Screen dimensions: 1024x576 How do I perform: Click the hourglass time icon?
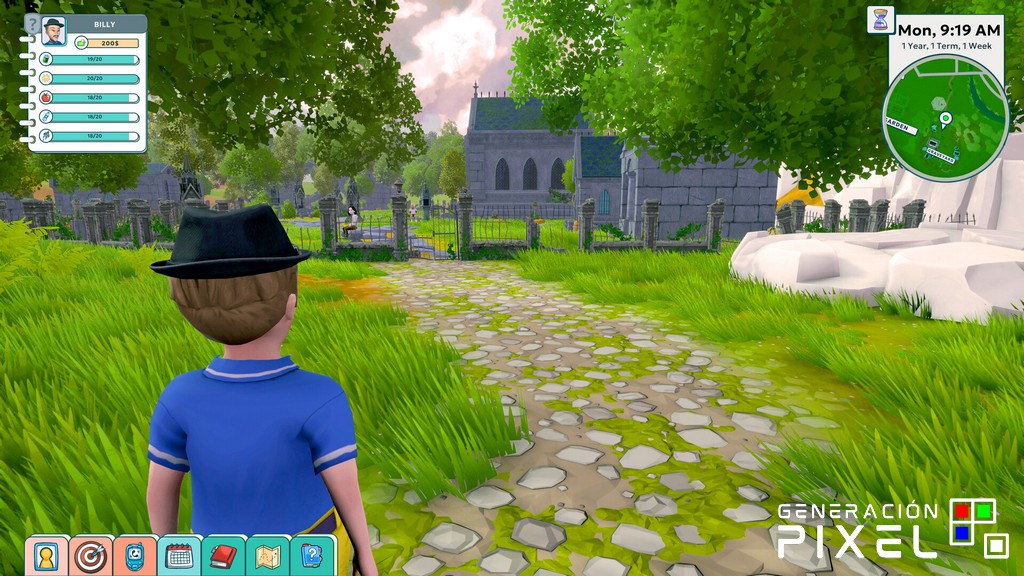click(x=880, y=20)
